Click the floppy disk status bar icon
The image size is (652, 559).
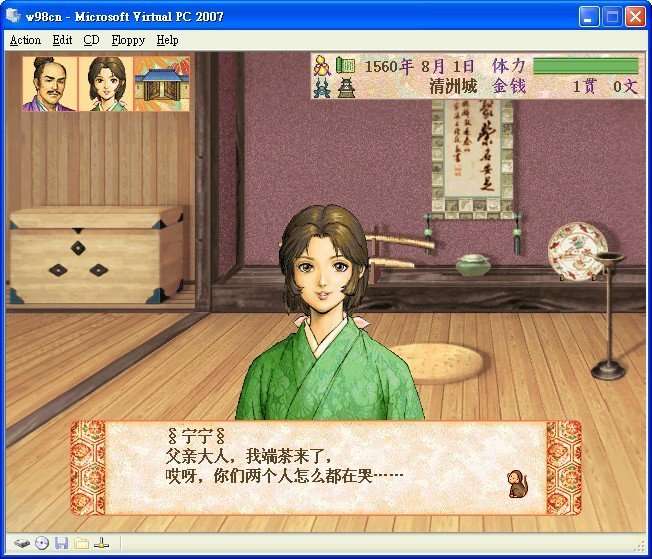coord(61,543)
